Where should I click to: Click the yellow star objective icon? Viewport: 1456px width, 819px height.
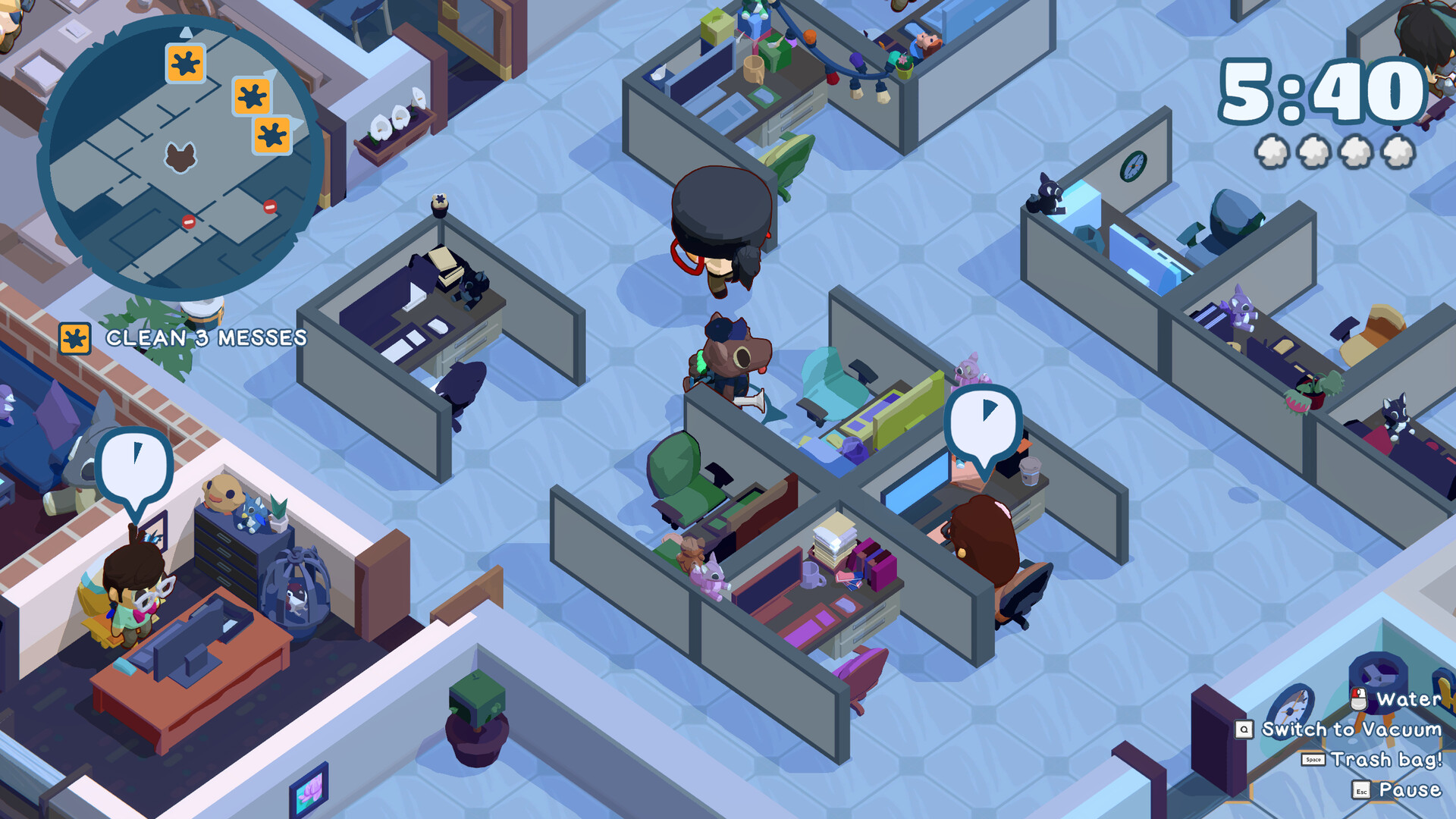click(74, 340)
